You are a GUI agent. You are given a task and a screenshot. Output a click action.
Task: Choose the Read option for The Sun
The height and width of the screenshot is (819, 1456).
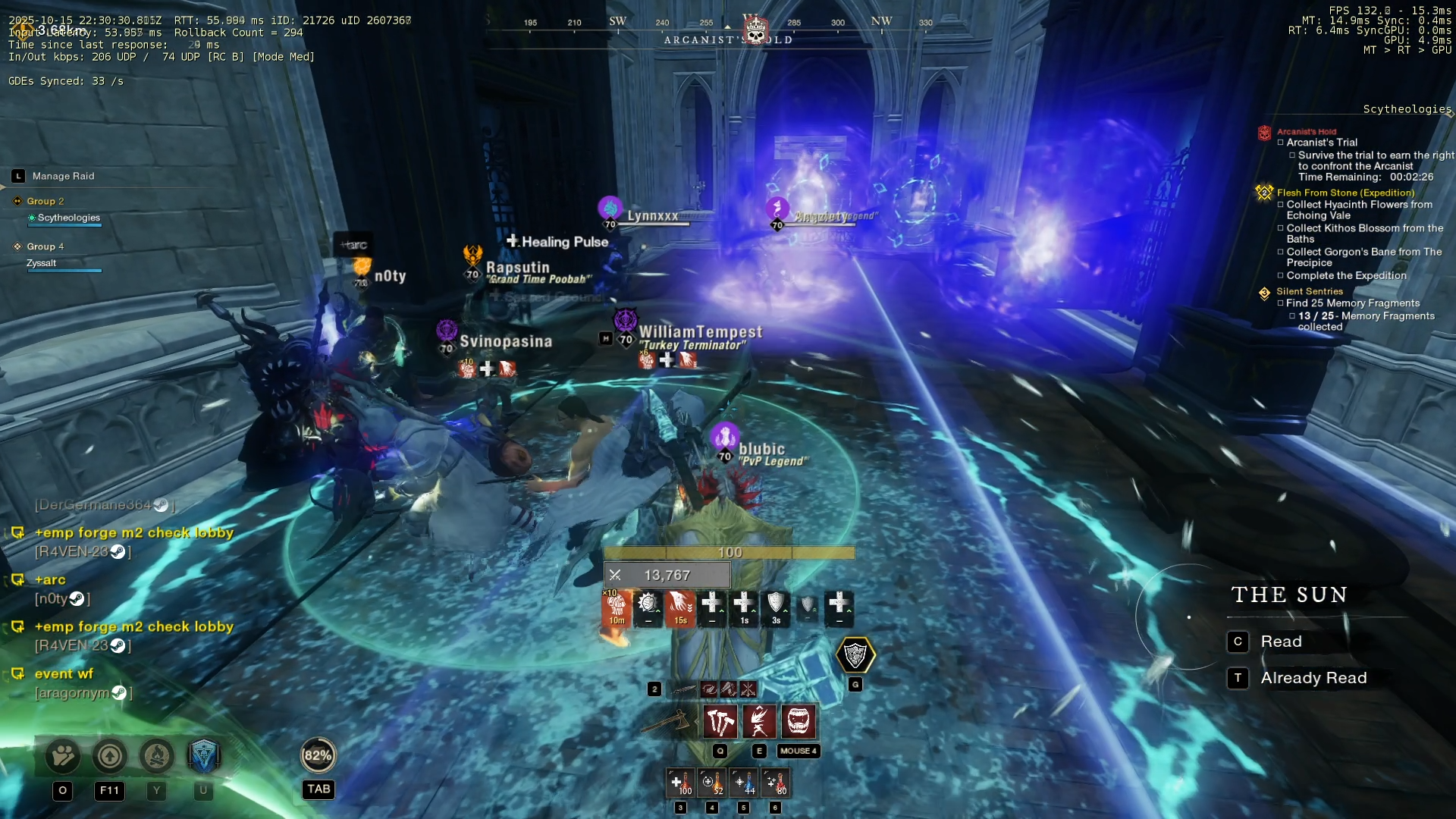1281,642
